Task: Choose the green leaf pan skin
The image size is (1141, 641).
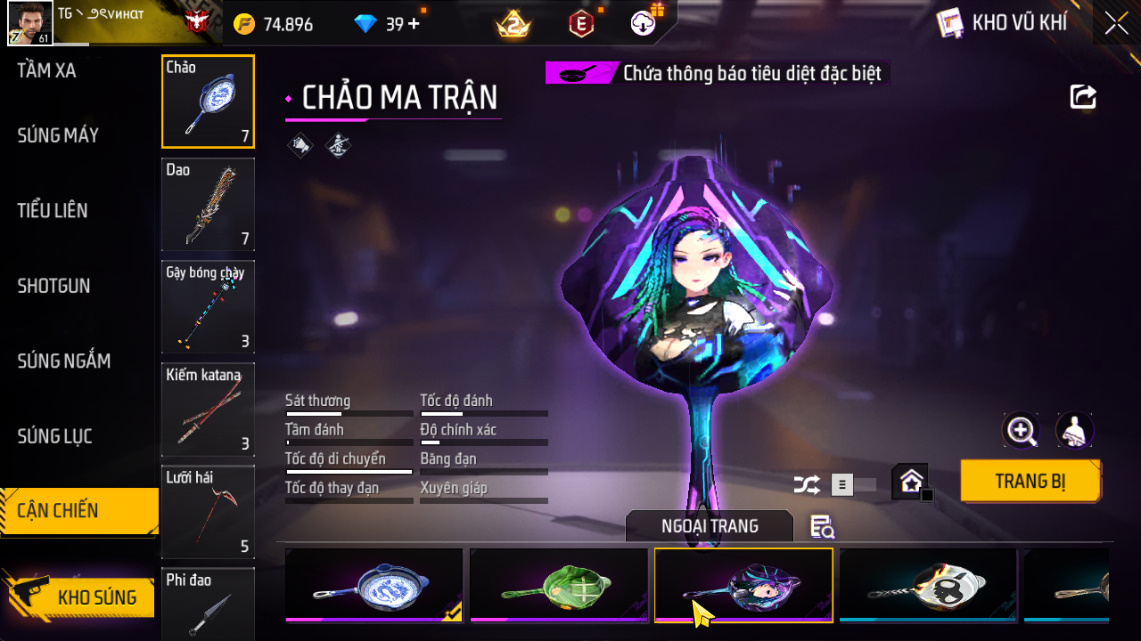Action: coord(559,585)
